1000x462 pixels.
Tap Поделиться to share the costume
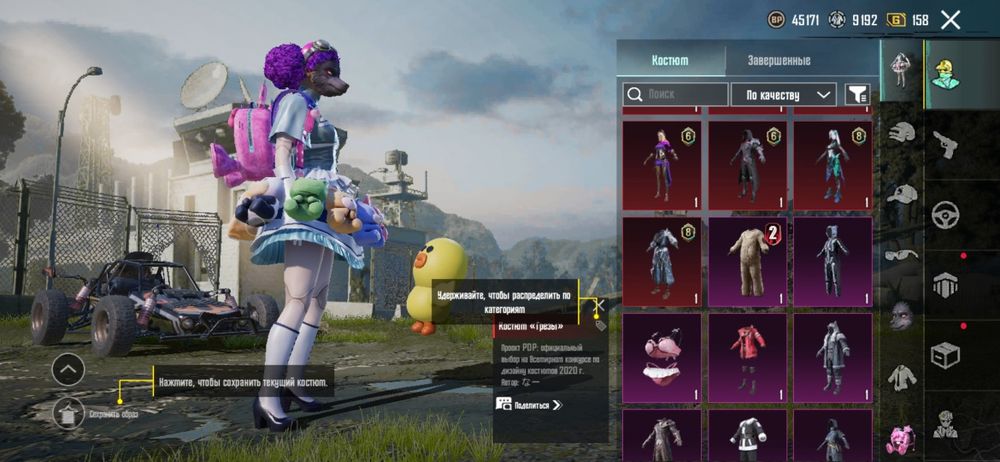529,404
